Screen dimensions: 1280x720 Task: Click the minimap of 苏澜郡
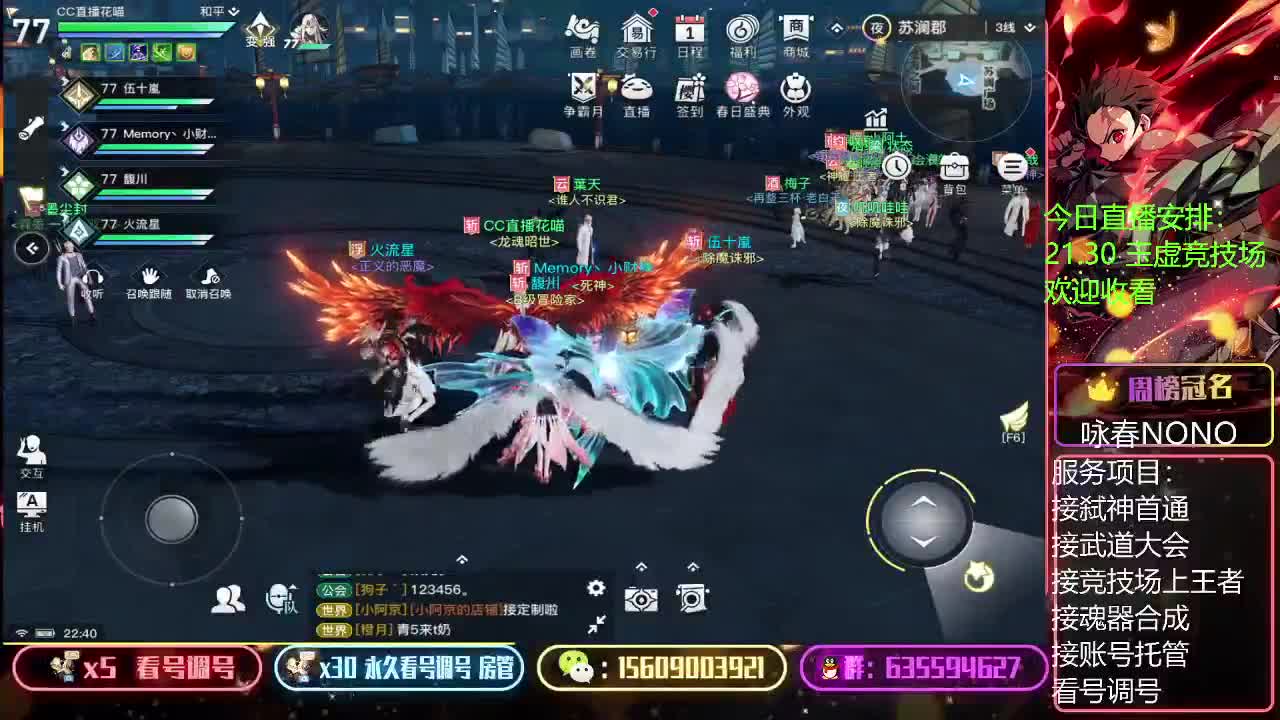pyautogui.click(x=965, y=90)
